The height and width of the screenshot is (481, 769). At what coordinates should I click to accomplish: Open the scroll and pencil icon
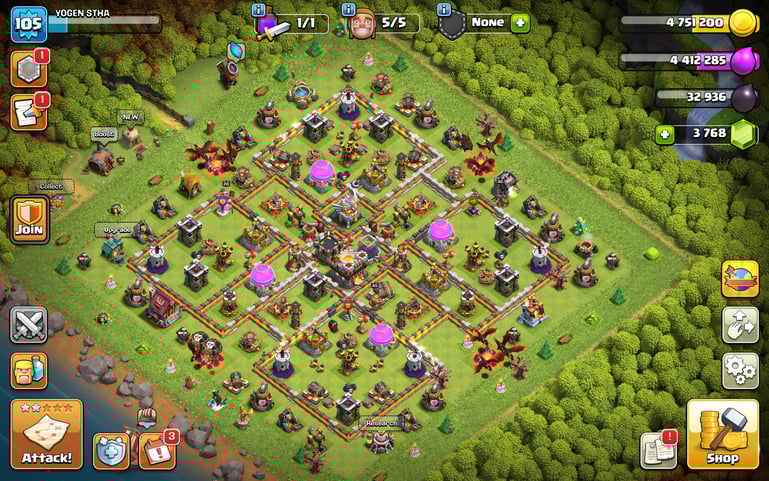click(28, 112)
